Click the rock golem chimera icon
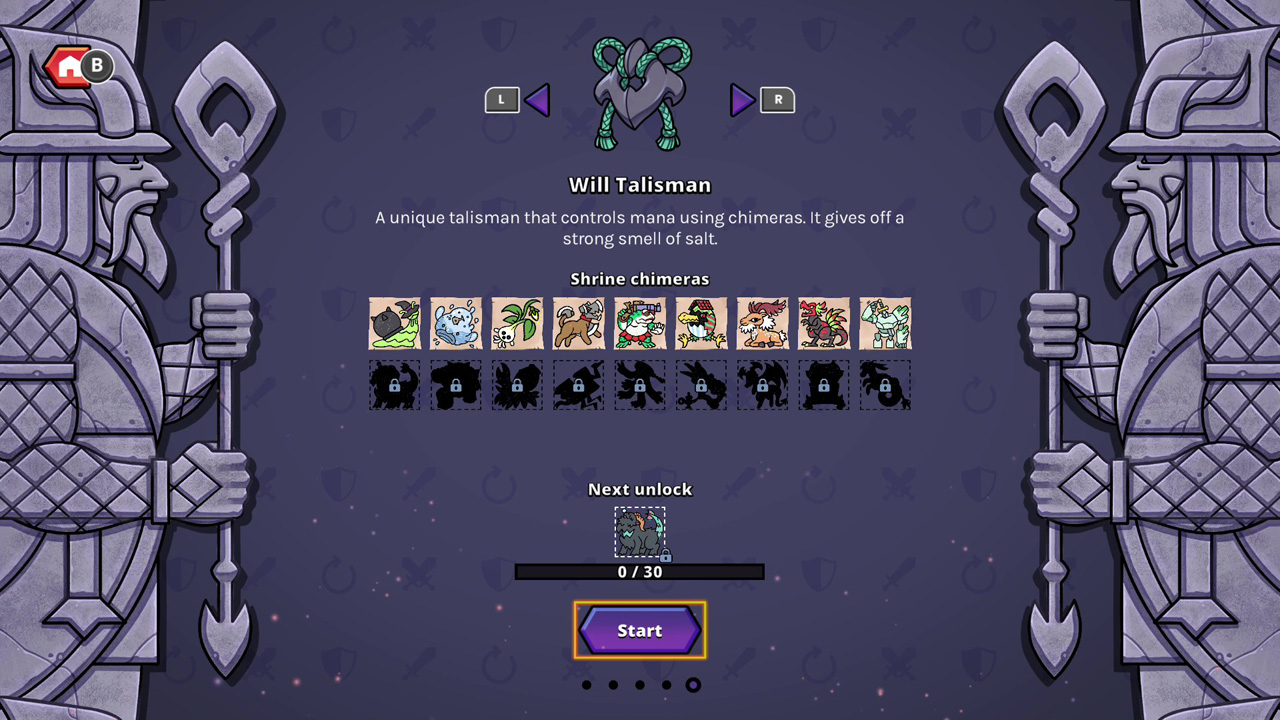The width and height of the screenshot is (1280, 720). tap(884, 323)
